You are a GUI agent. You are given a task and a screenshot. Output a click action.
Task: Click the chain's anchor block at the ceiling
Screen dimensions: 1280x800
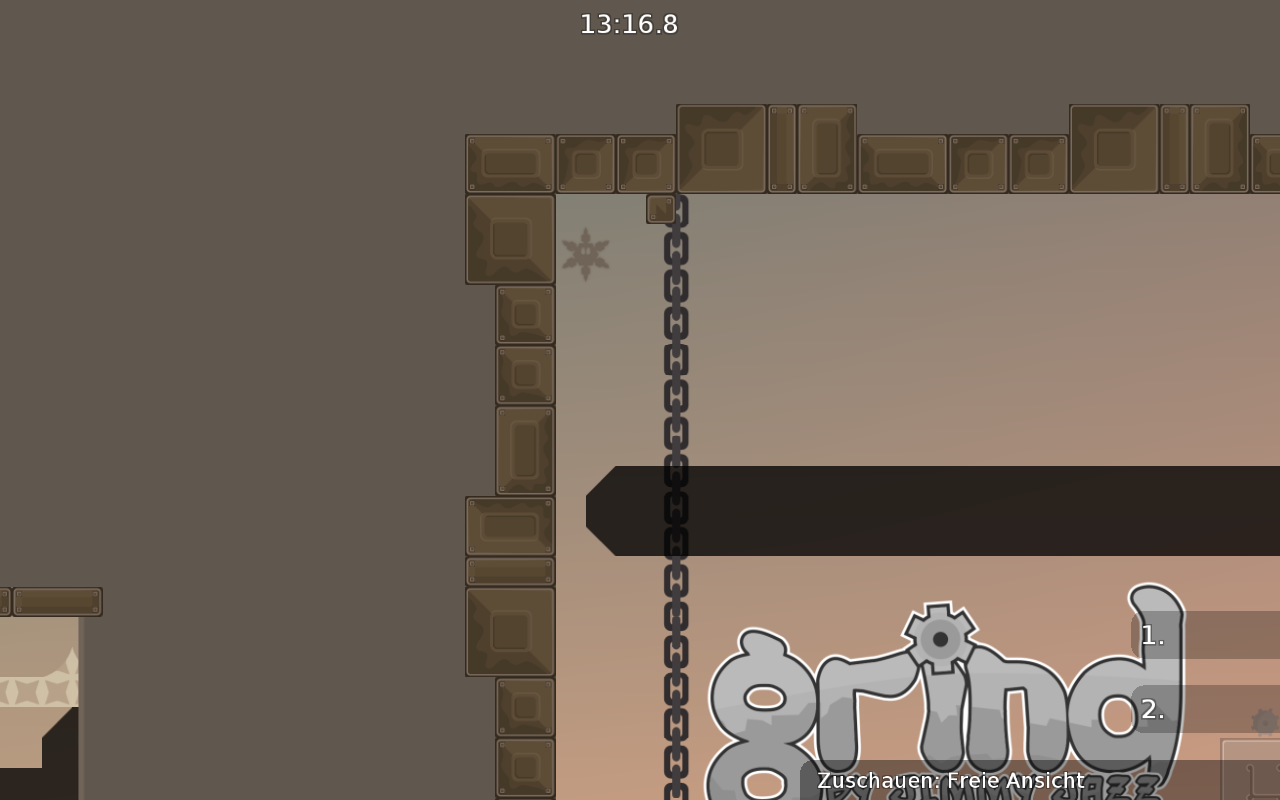[661, 209]
